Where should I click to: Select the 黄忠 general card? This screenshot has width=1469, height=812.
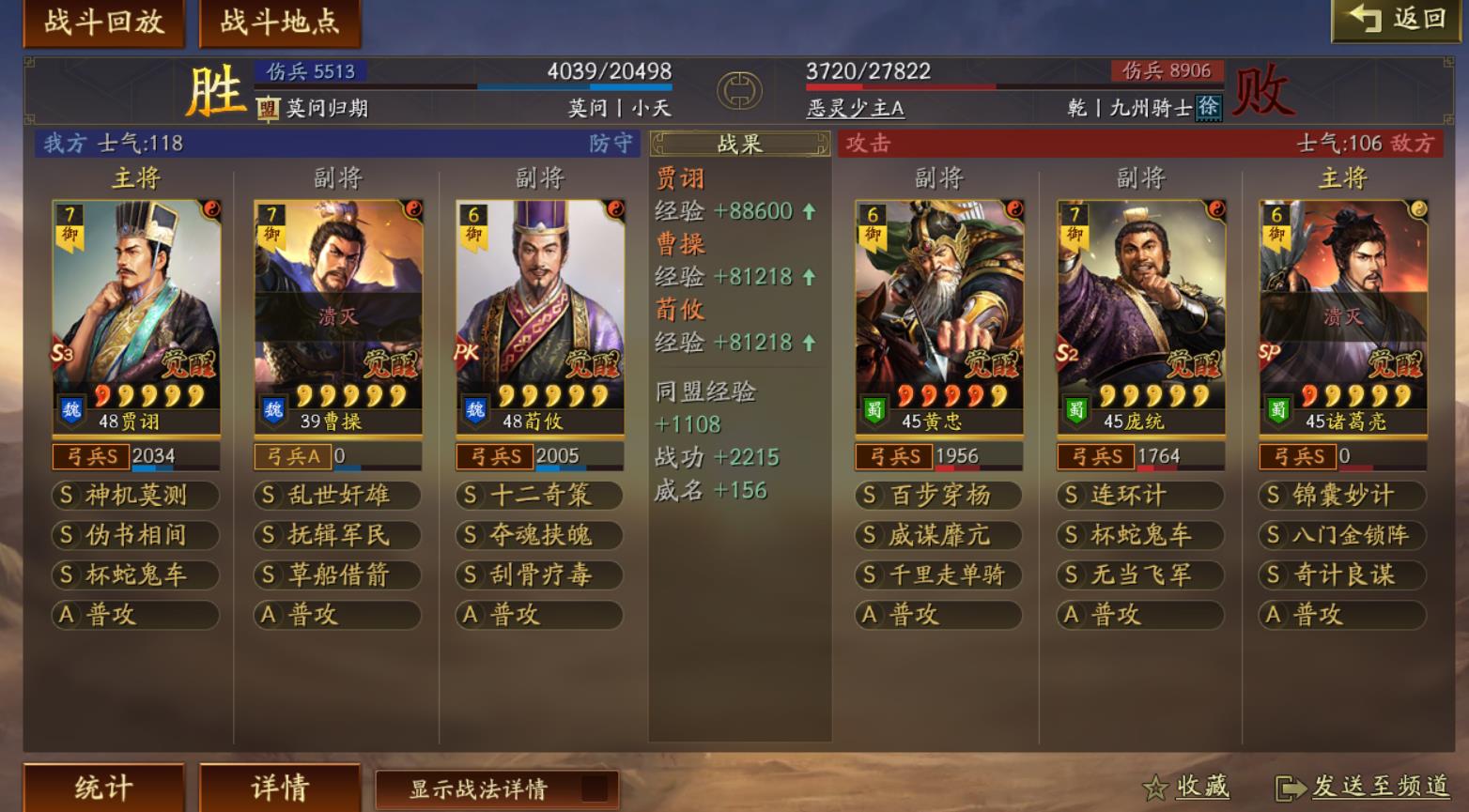pyautogui.click(x=939, y=316)
